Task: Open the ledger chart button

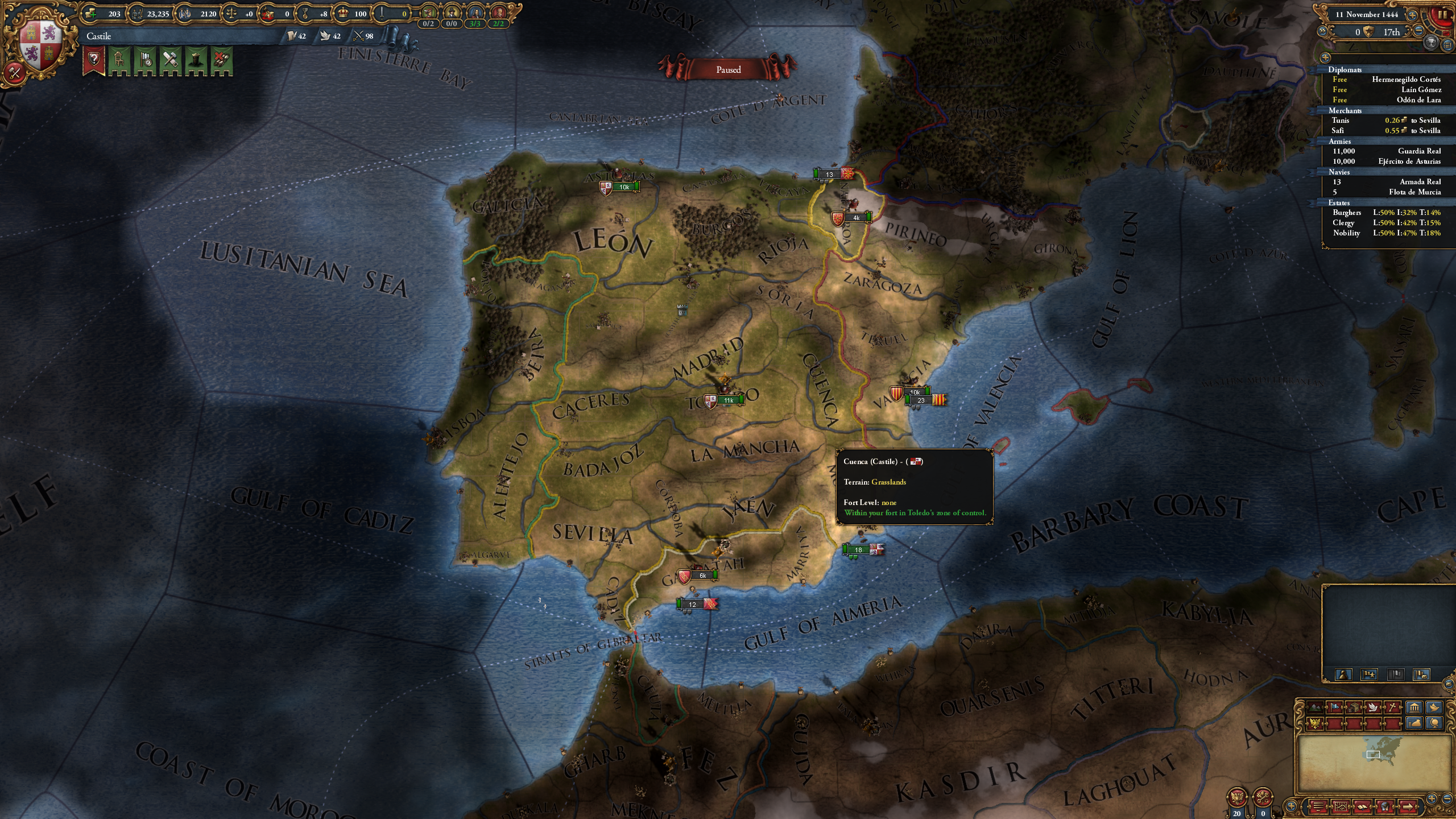Action: point(1341,806)
